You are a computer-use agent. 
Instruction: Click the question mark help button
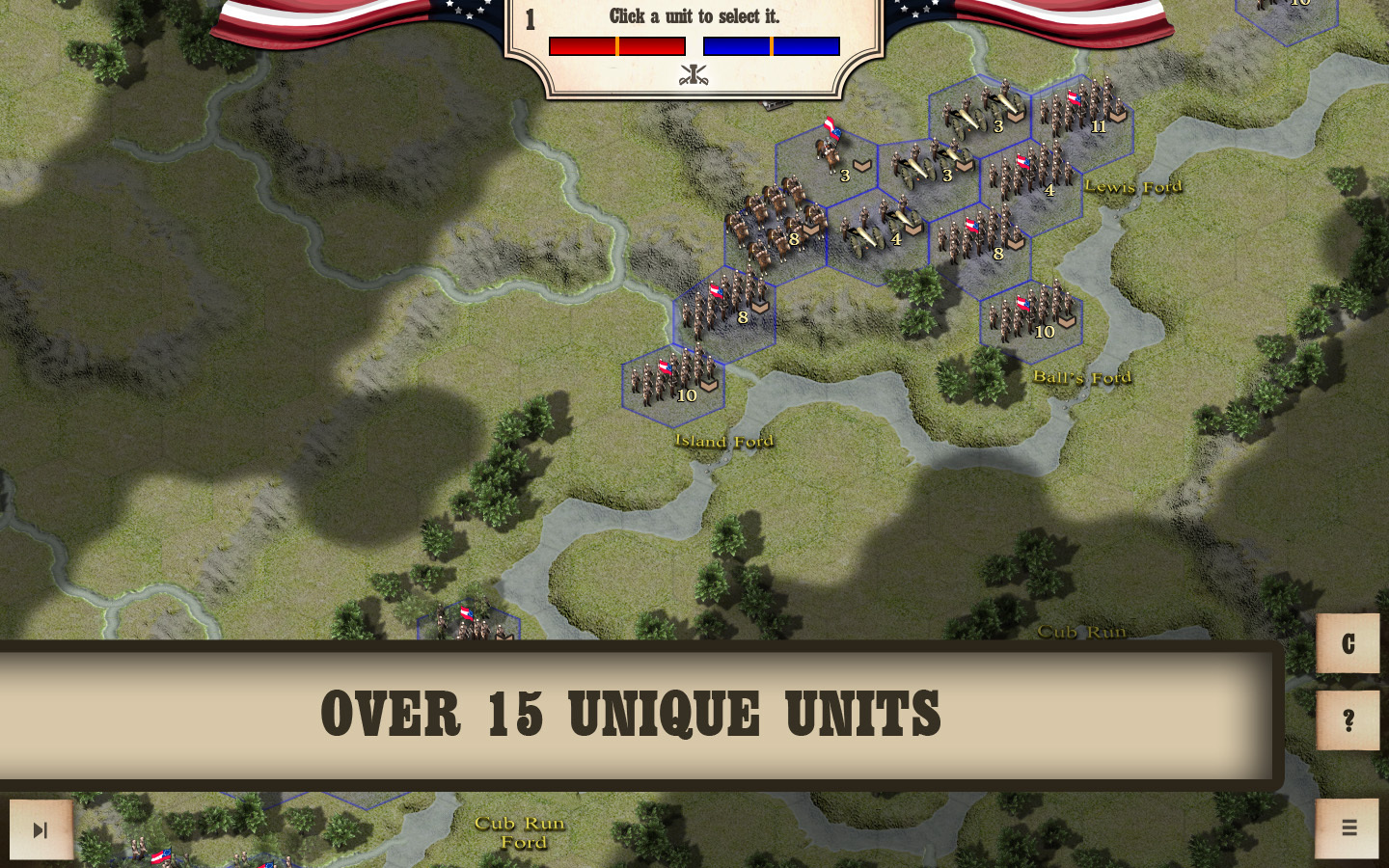[x=1348, y=720]
